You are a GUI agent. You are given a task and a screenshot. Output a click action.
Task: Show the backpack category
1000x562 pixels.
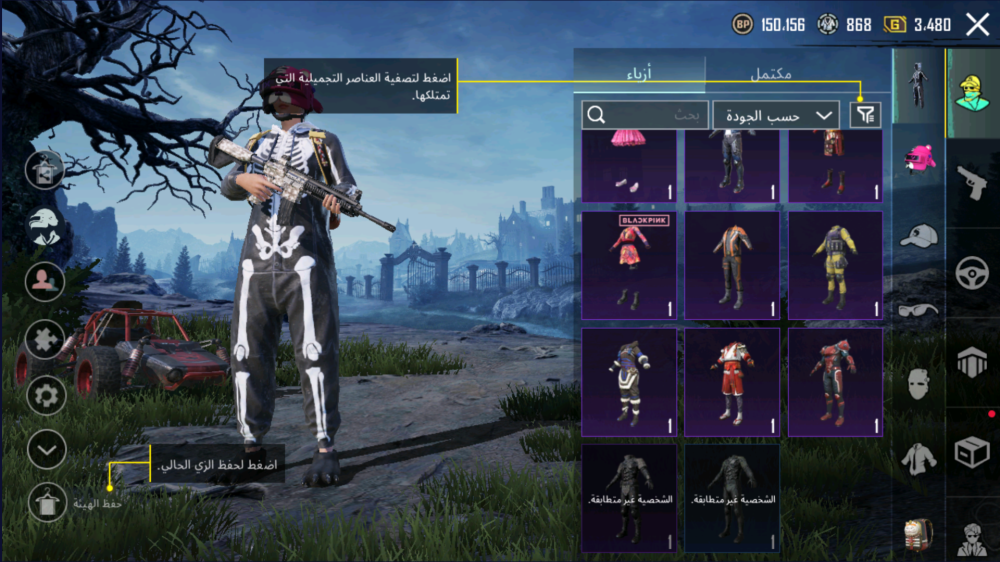tap(918, 535)
